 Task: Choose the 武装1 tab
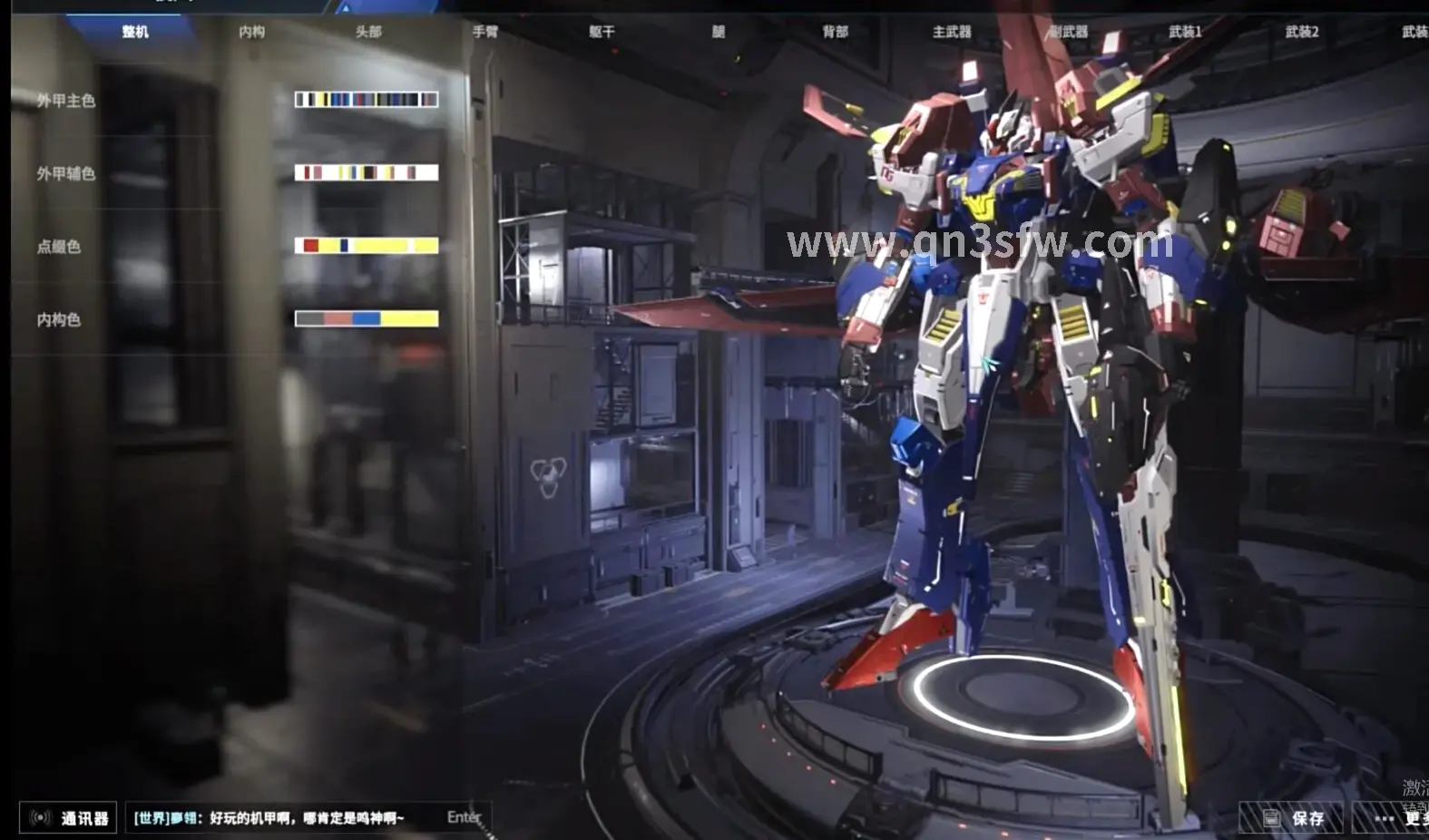pos(1185,32)
